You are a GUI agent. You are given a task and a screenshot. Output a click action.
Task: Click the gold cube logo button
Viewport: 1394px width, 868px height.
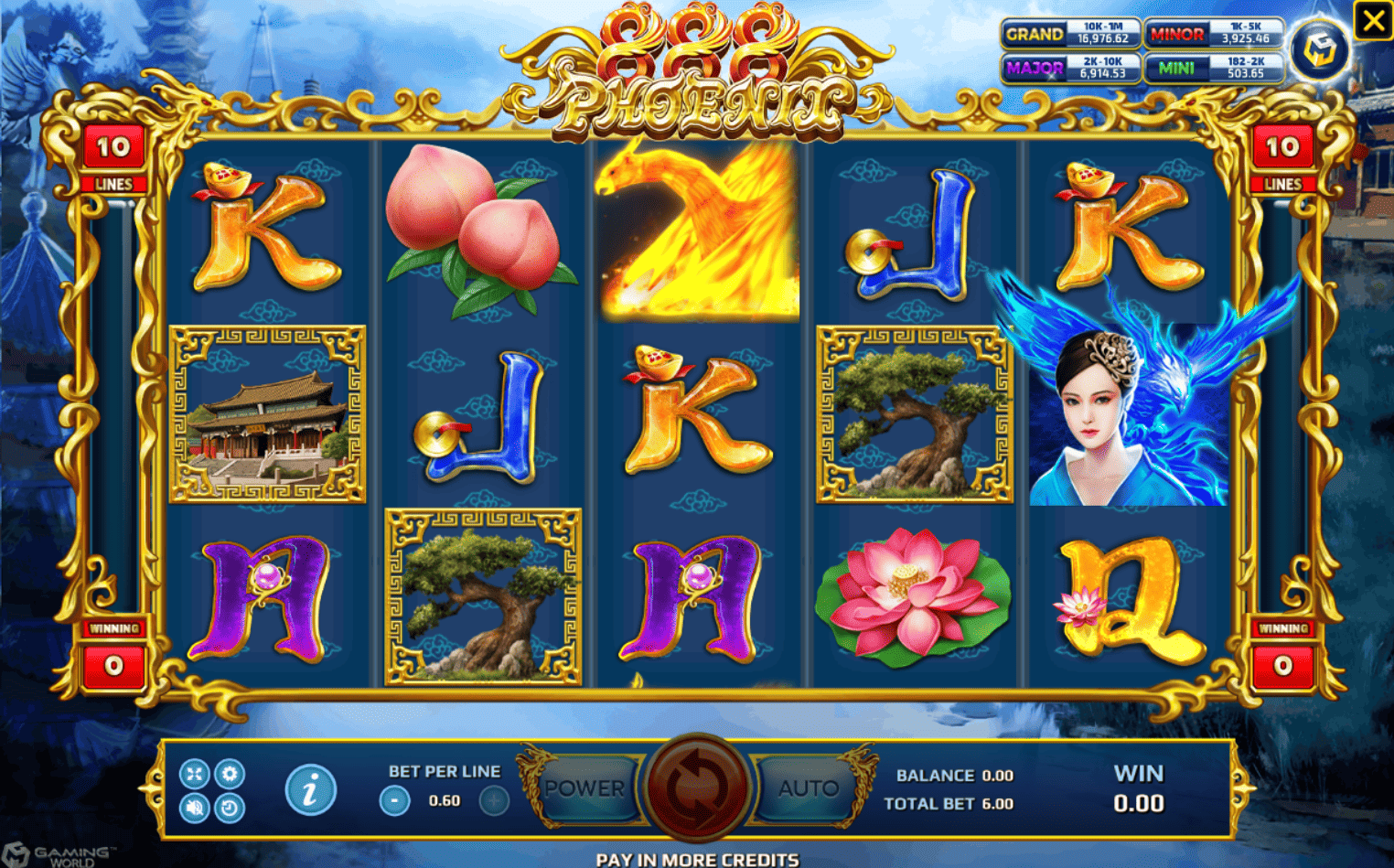(x=1320, y=50)
